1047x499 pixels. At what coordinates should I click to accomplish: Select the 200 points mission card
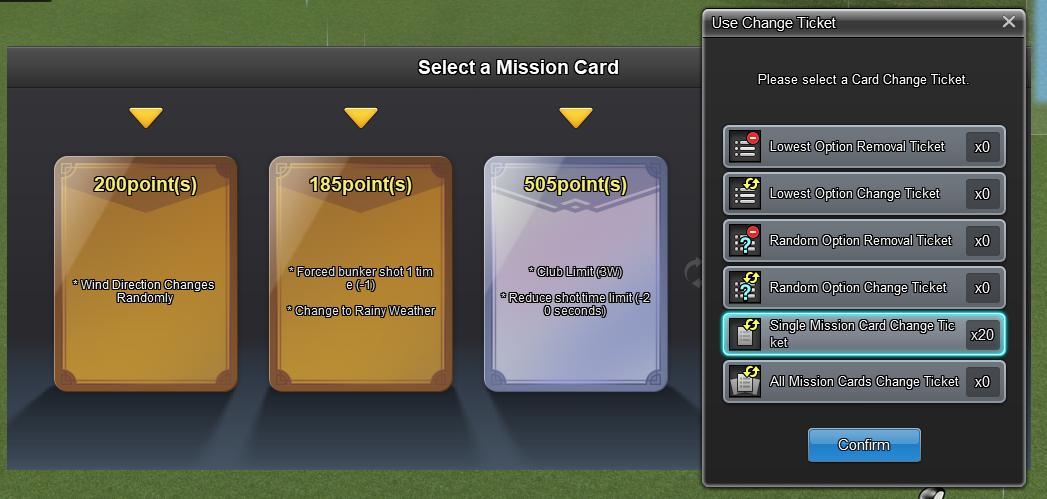coord(146,273)
